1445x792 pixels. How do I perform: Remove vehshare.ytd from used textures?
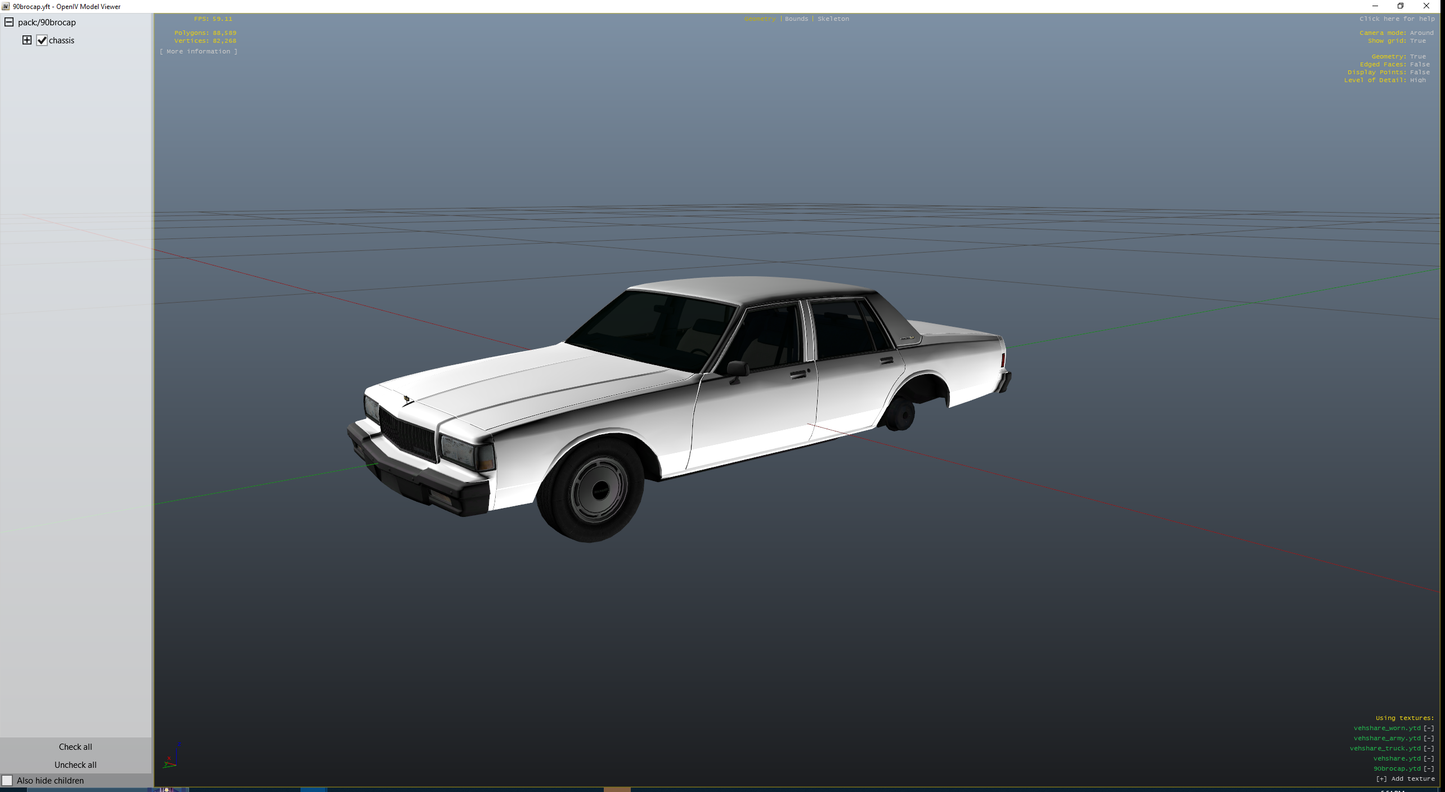pos(1430,758)
